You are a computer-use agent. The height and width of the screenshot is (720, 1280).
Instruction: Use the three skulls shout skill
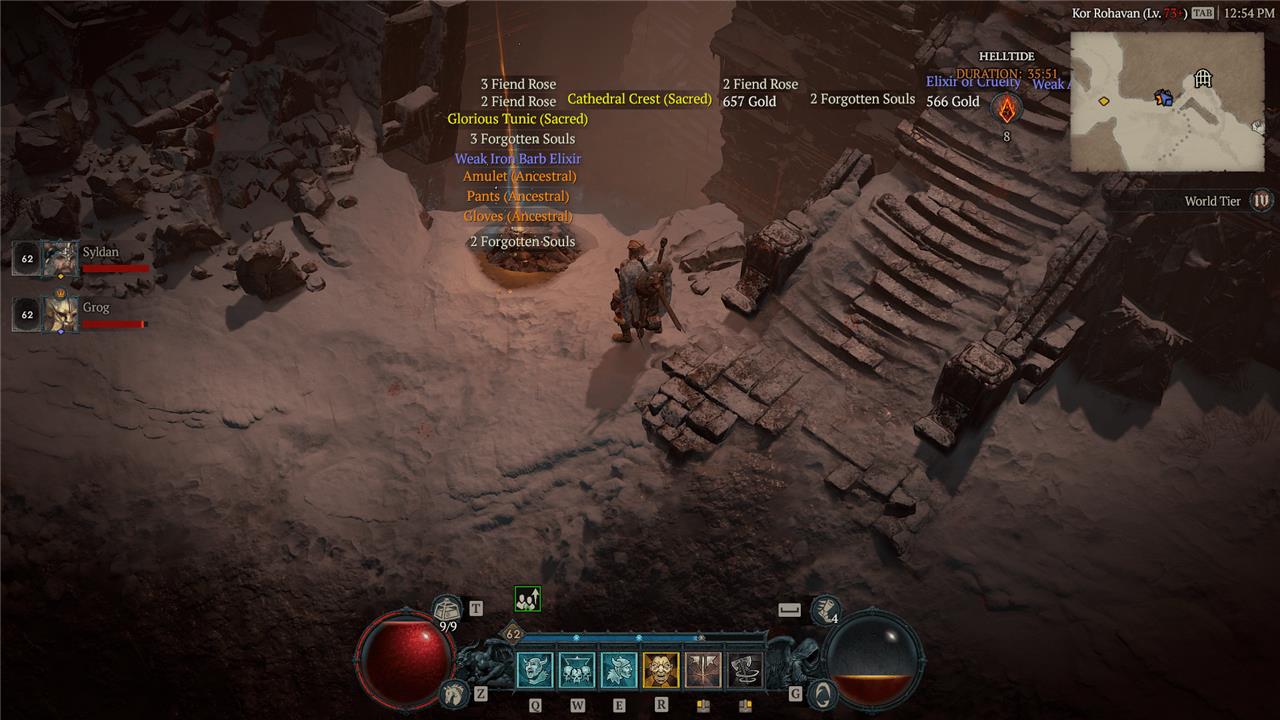577,670
